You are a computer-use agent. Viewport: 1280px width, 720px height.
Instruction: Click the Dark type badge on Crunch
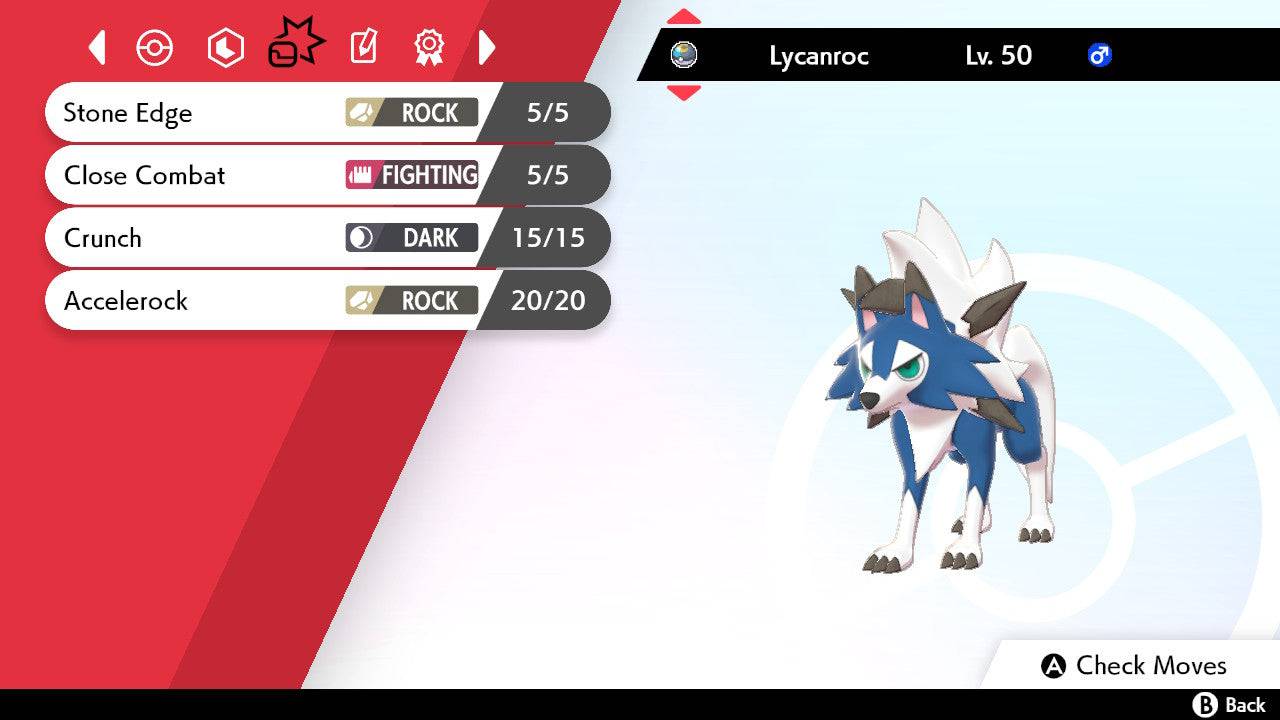tap(412, 238)
